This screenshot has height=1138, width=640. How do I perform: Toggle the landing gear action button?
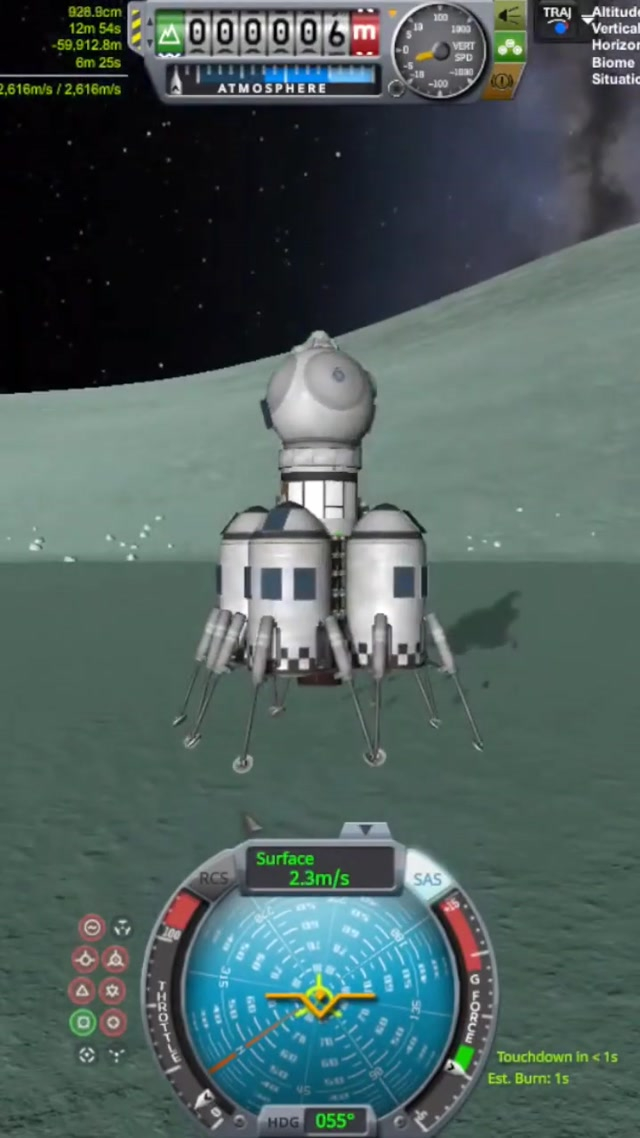pyautogui.click(x=510, y=47)
